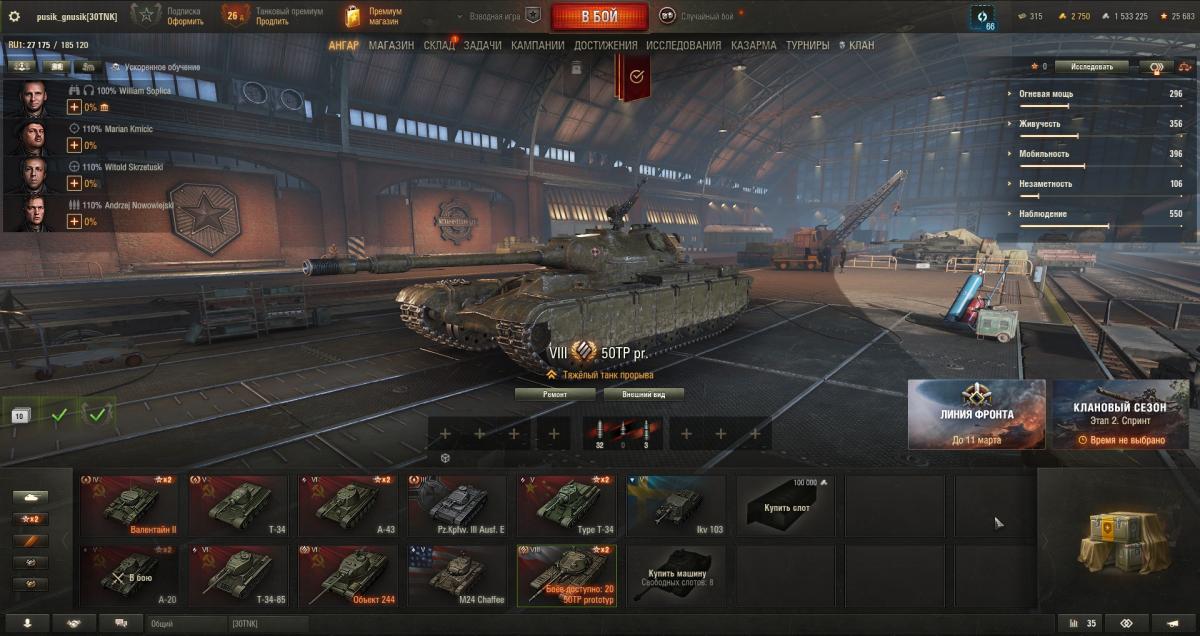The width and height of the screenshot is (1200, 636).
Task: Open the game settings gear icon
Action: 14,16
